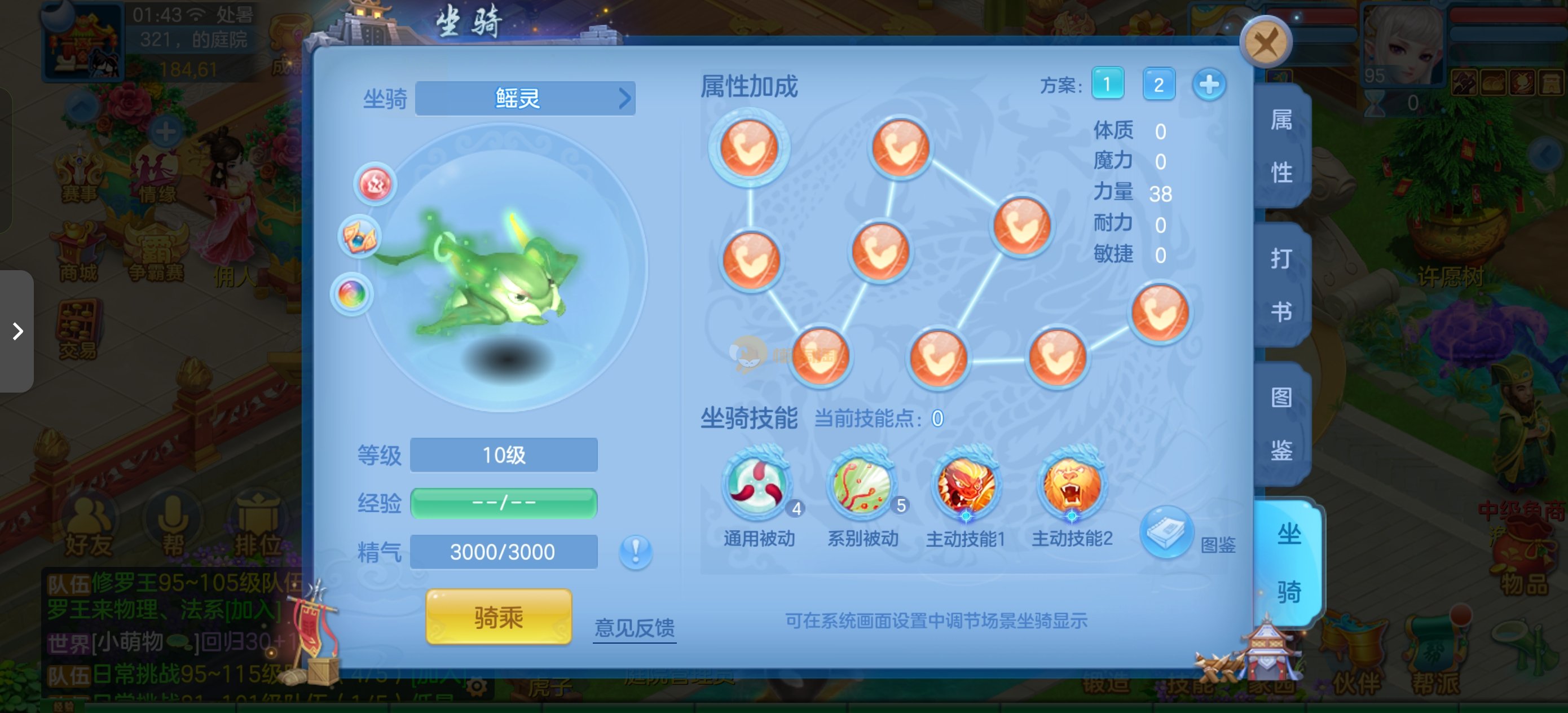Open the mount selector showing 鳐灵
The height and width of the screenshot is (713, 1568).
525,99
